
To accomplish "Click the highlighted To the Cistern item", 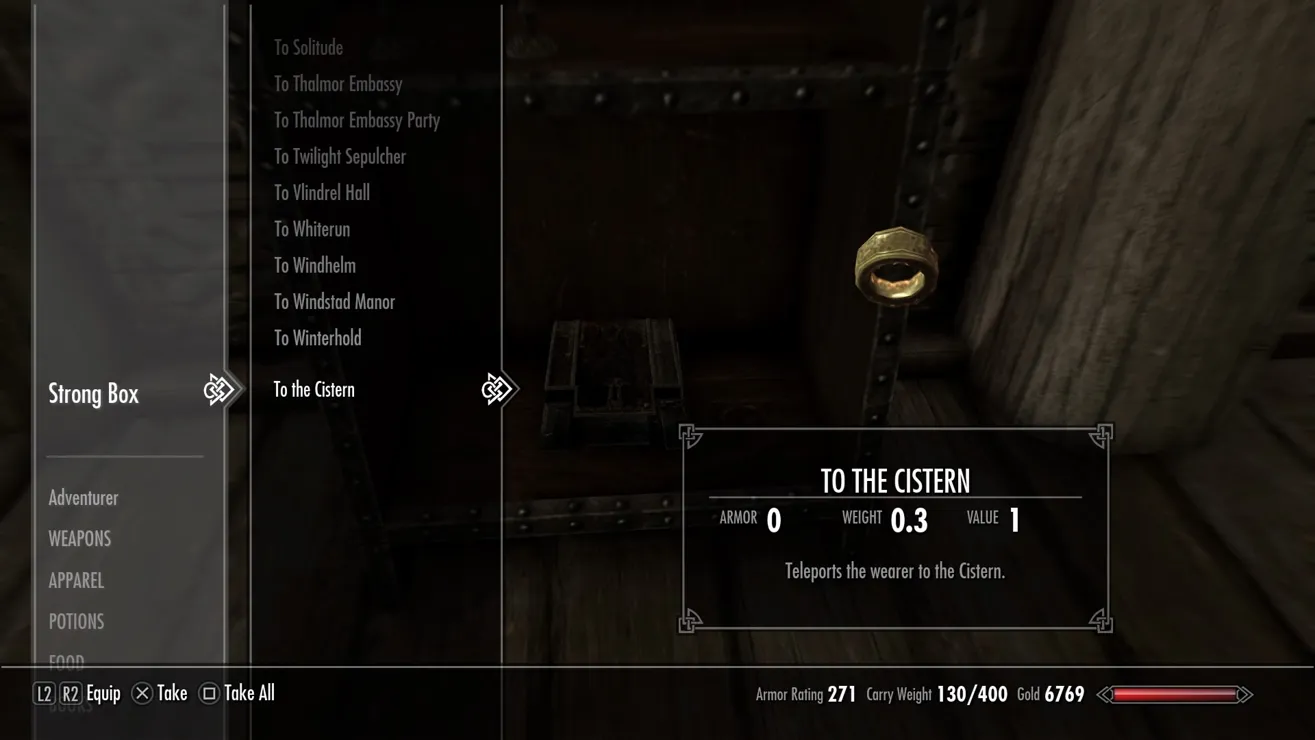I will tap(314, 390).
